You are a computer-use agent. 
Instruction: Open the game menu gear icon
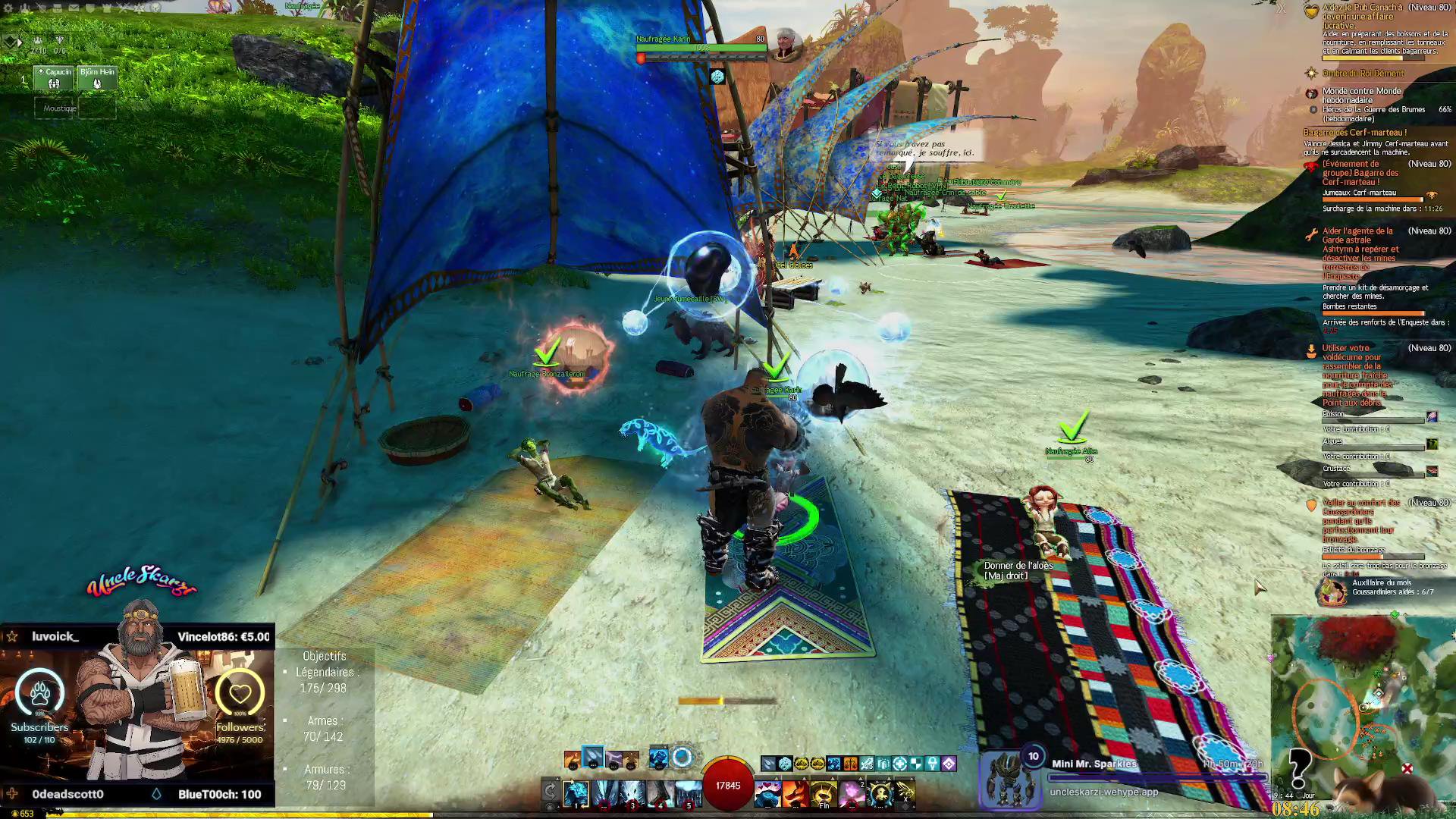tap(8, 8)
